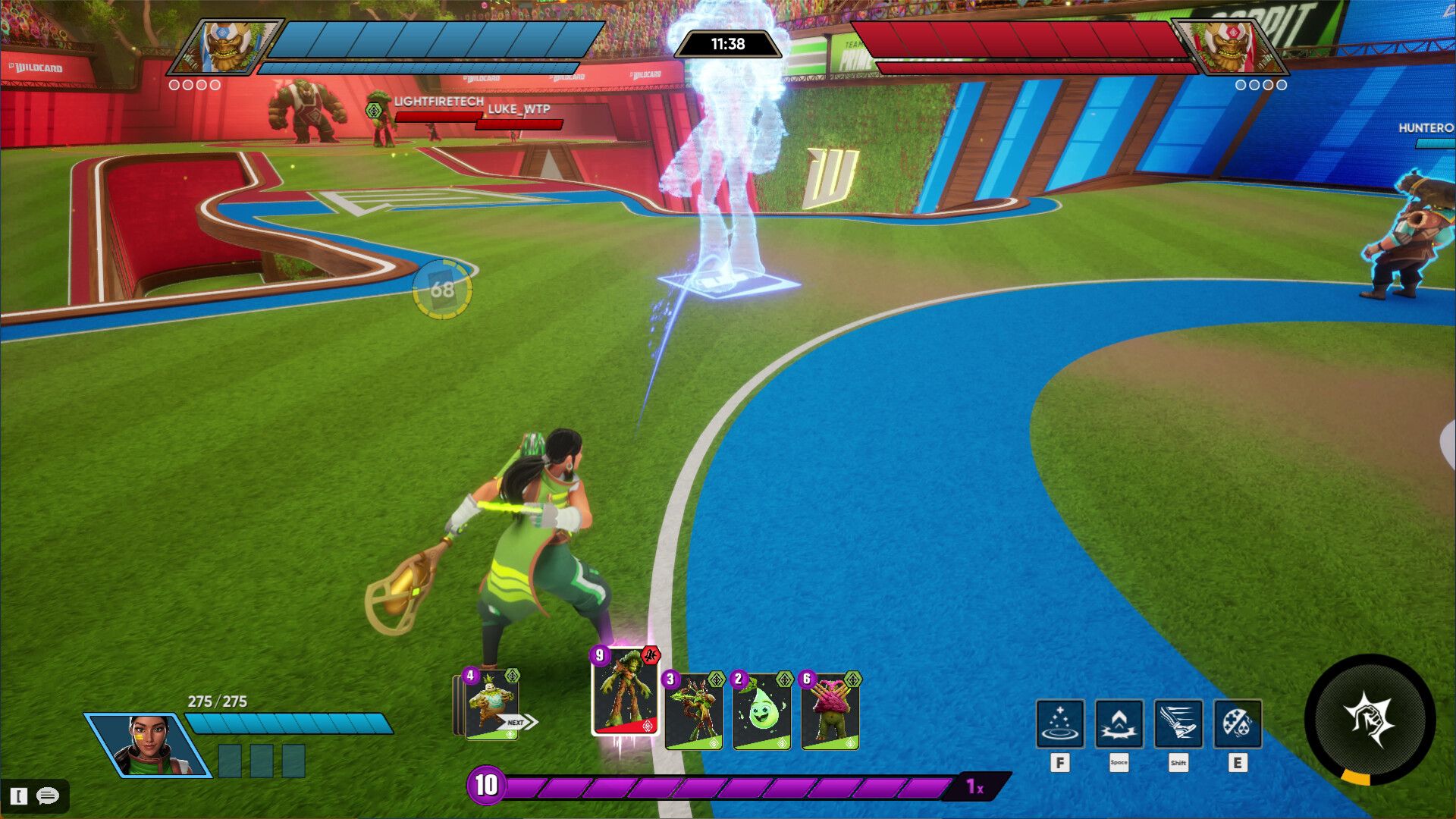
Task: Choose the 3-cost wooden archer card
Action: [693, 711]
